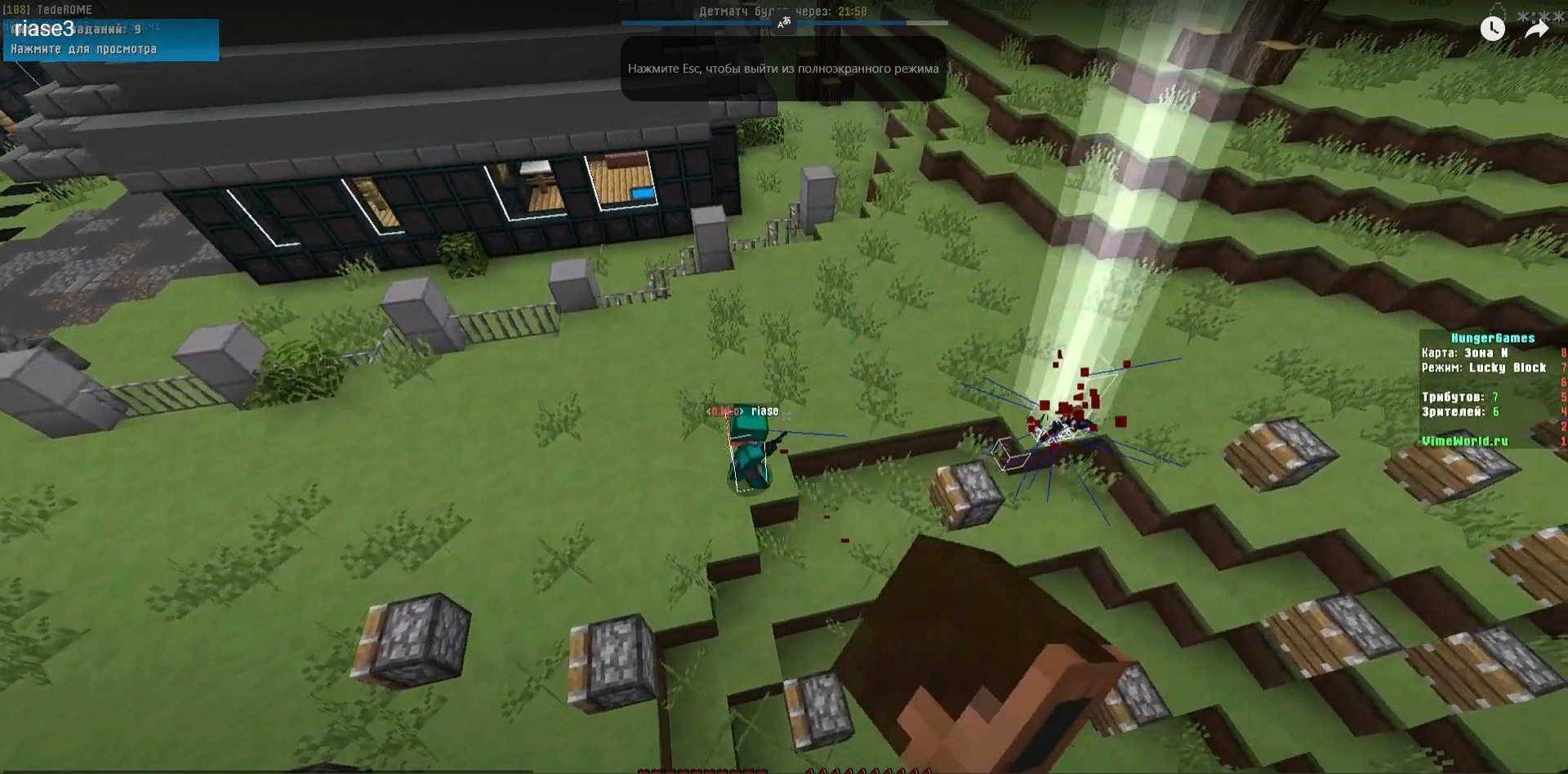Open the riase3 video title link
1568x774 pixels.
(x=44, y=29)
